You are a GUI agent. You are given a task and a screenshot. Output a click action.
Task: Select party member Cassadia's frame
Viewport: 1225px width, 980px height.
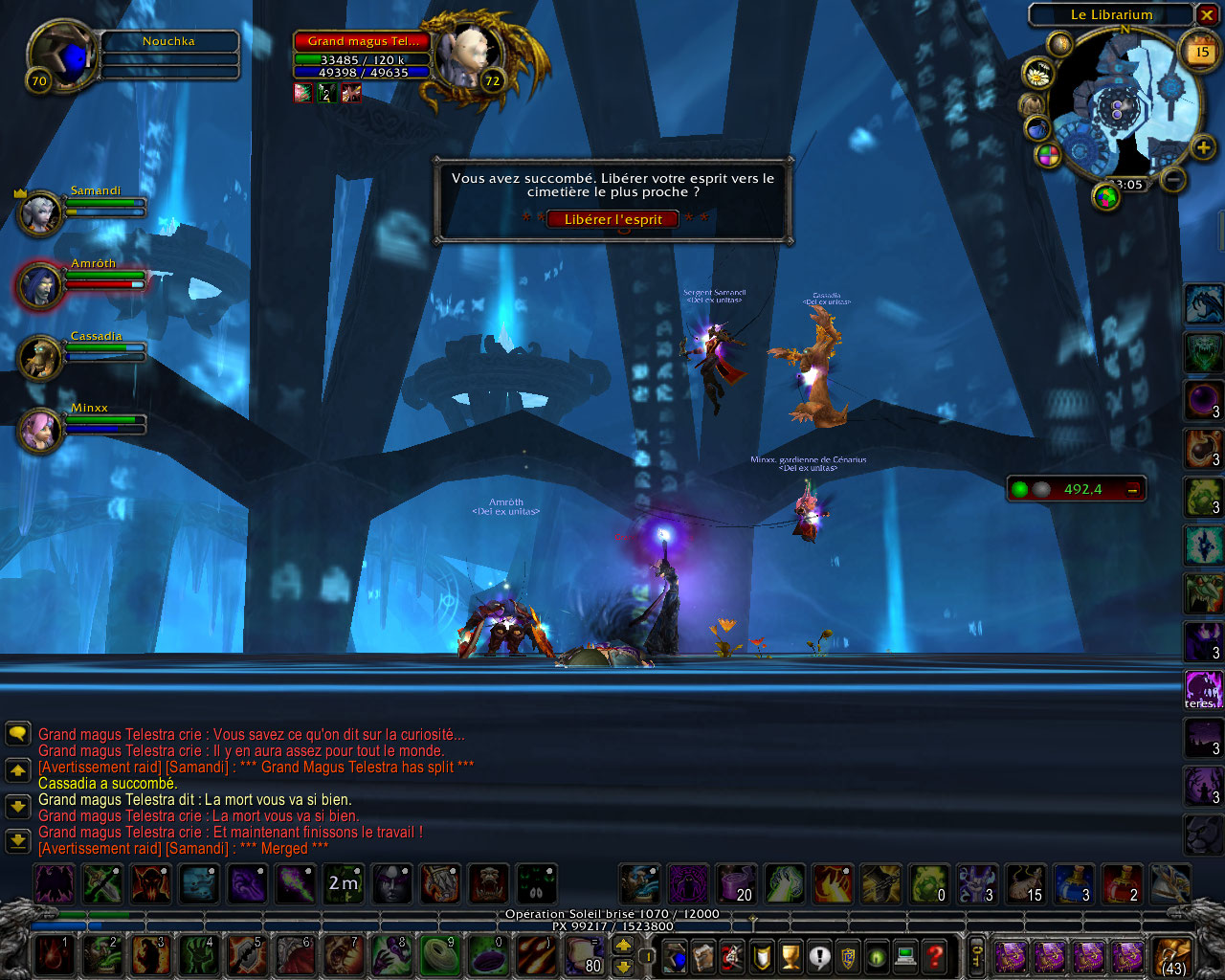(x=40, y=358)
